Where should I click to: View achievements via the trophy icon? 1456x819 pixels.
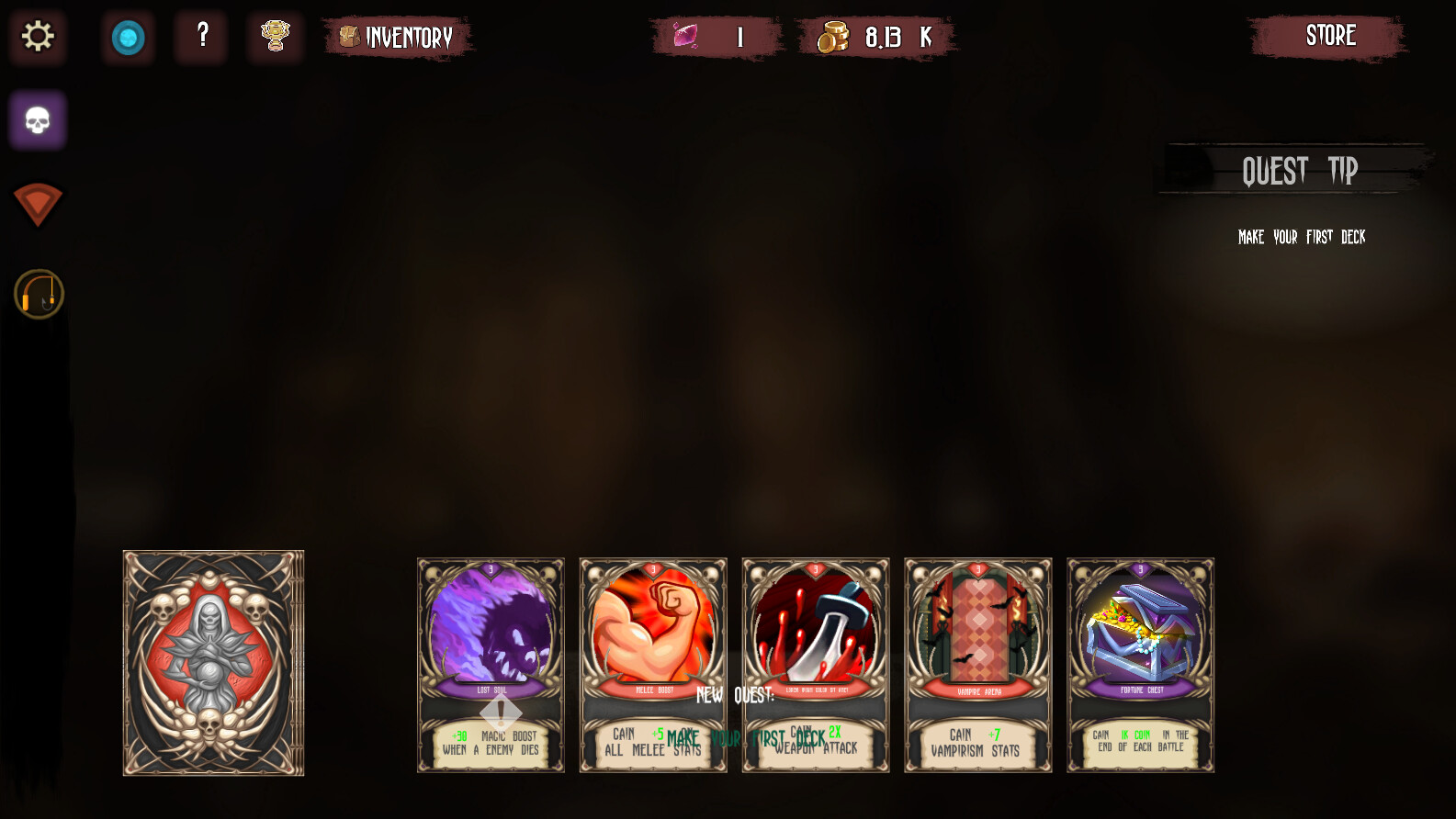click(x=275, y=38)
